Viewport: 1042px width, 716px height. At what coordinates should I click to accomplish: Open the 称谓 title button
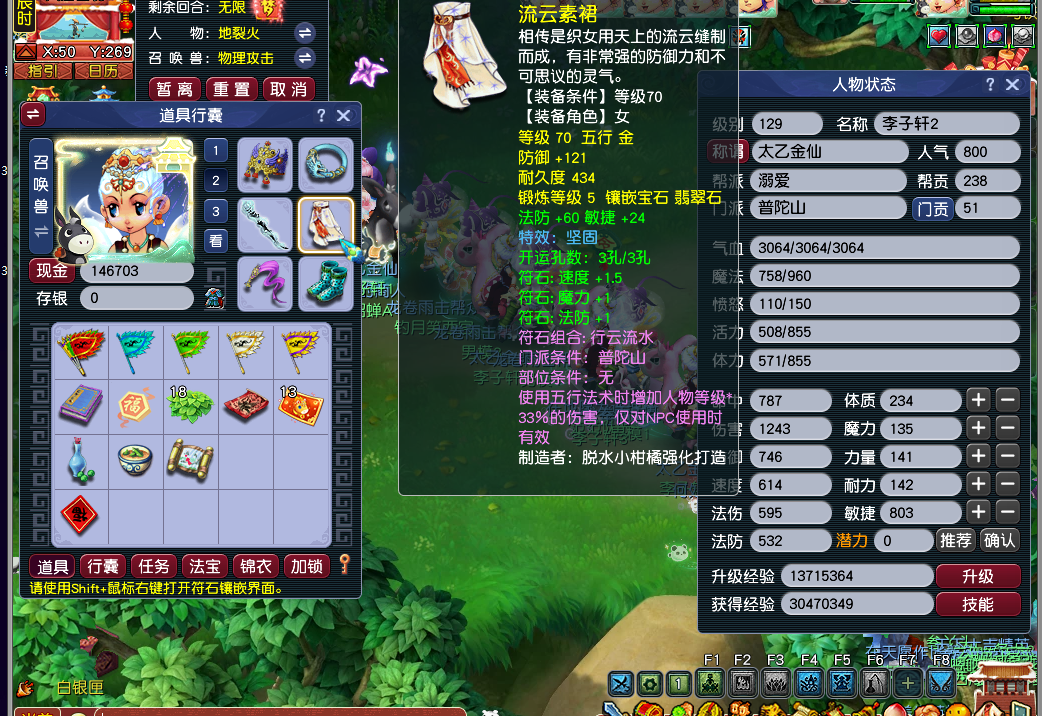point(728,152)
